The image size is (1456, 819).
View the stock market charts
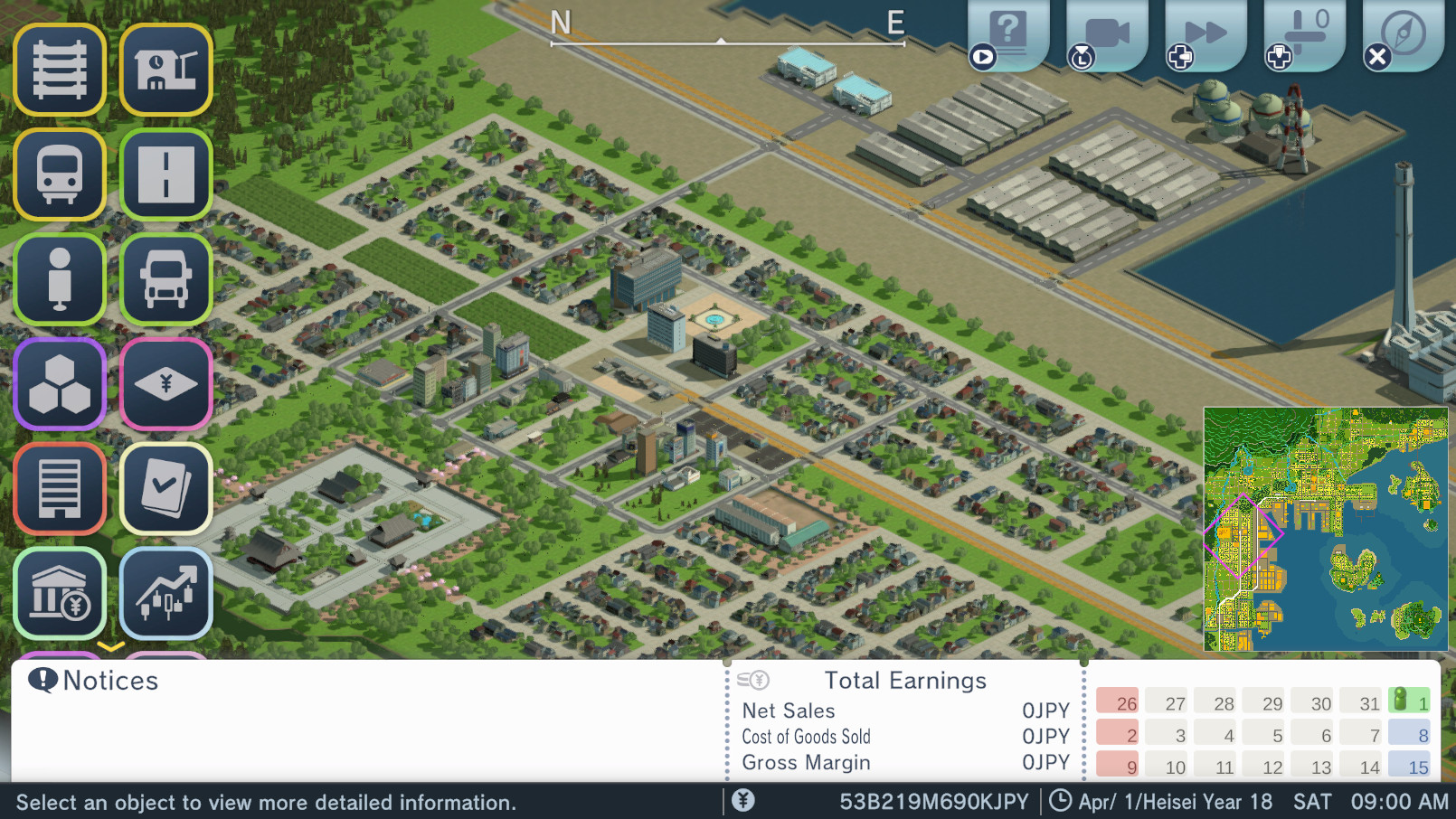click(166, 593)
